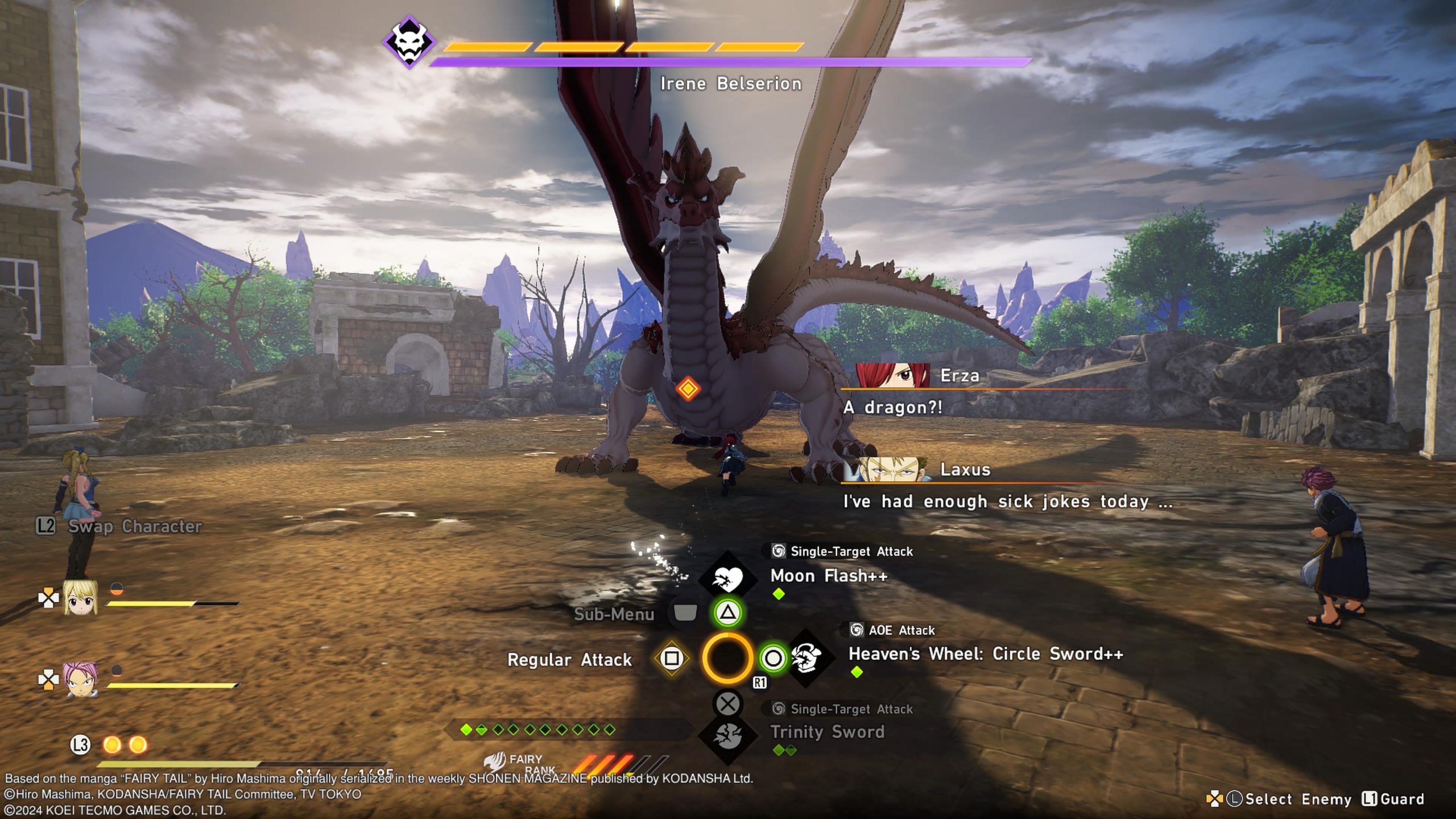This screenshot has width=1456, height=819.
Task: Click the Heaven's Wheel skill icon
Action: pyautogui.click(x=806, y=658)
